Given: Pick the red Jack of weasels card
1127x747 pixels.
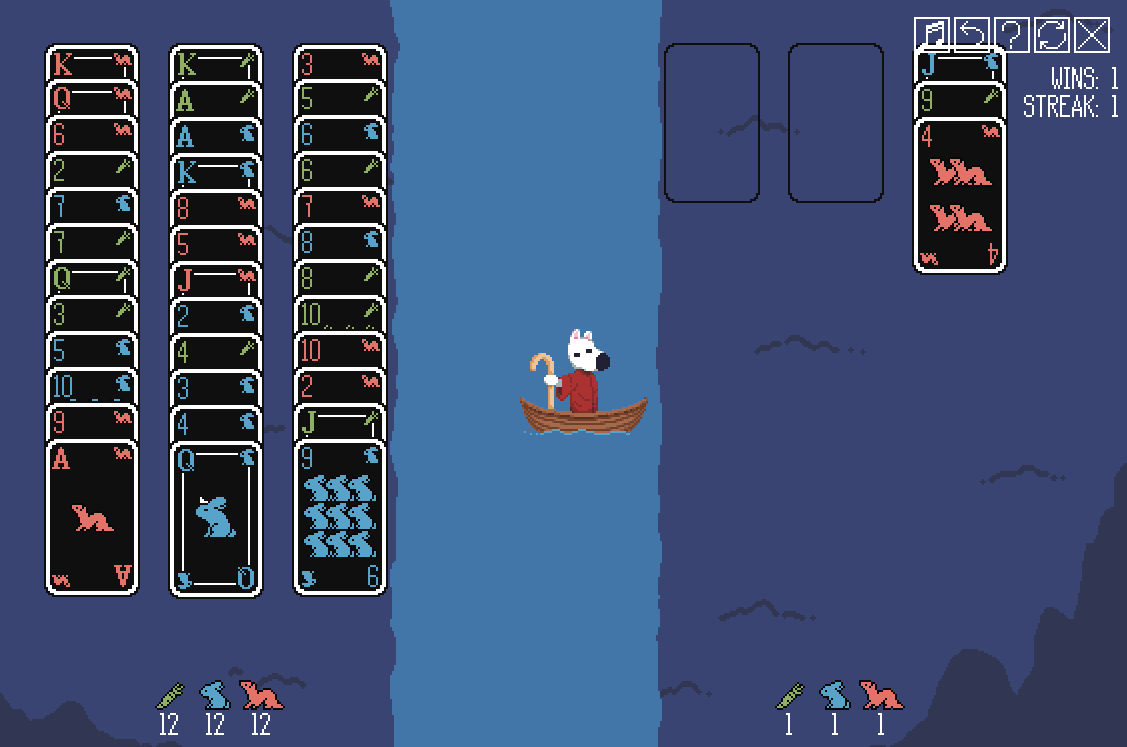Looking at the screenshot, I should tap(216, 277).
